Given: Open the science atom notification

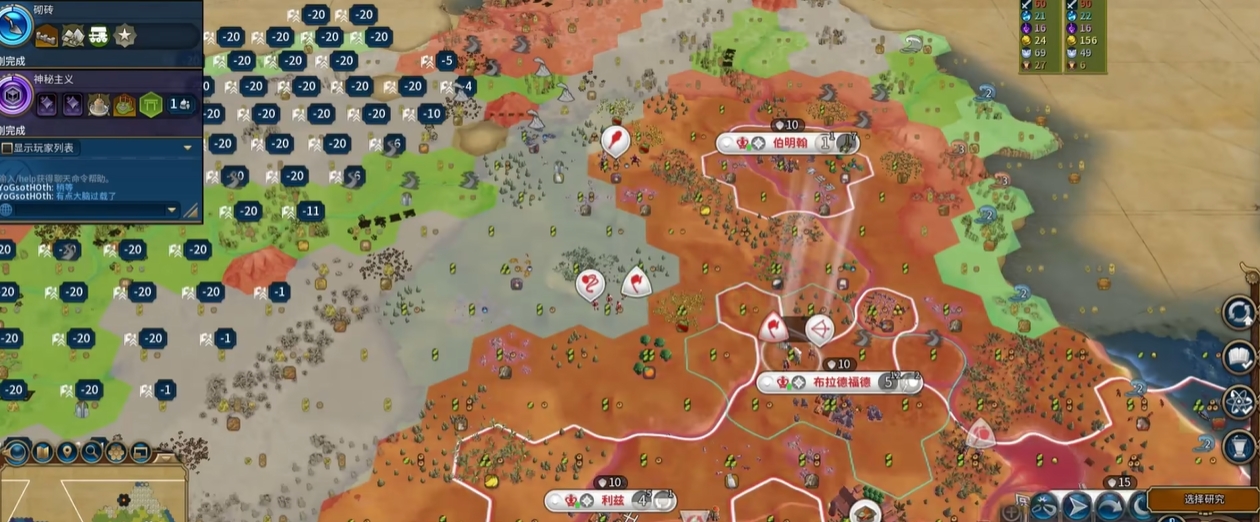Looking at the screenshot, I should coord(1239,402).
